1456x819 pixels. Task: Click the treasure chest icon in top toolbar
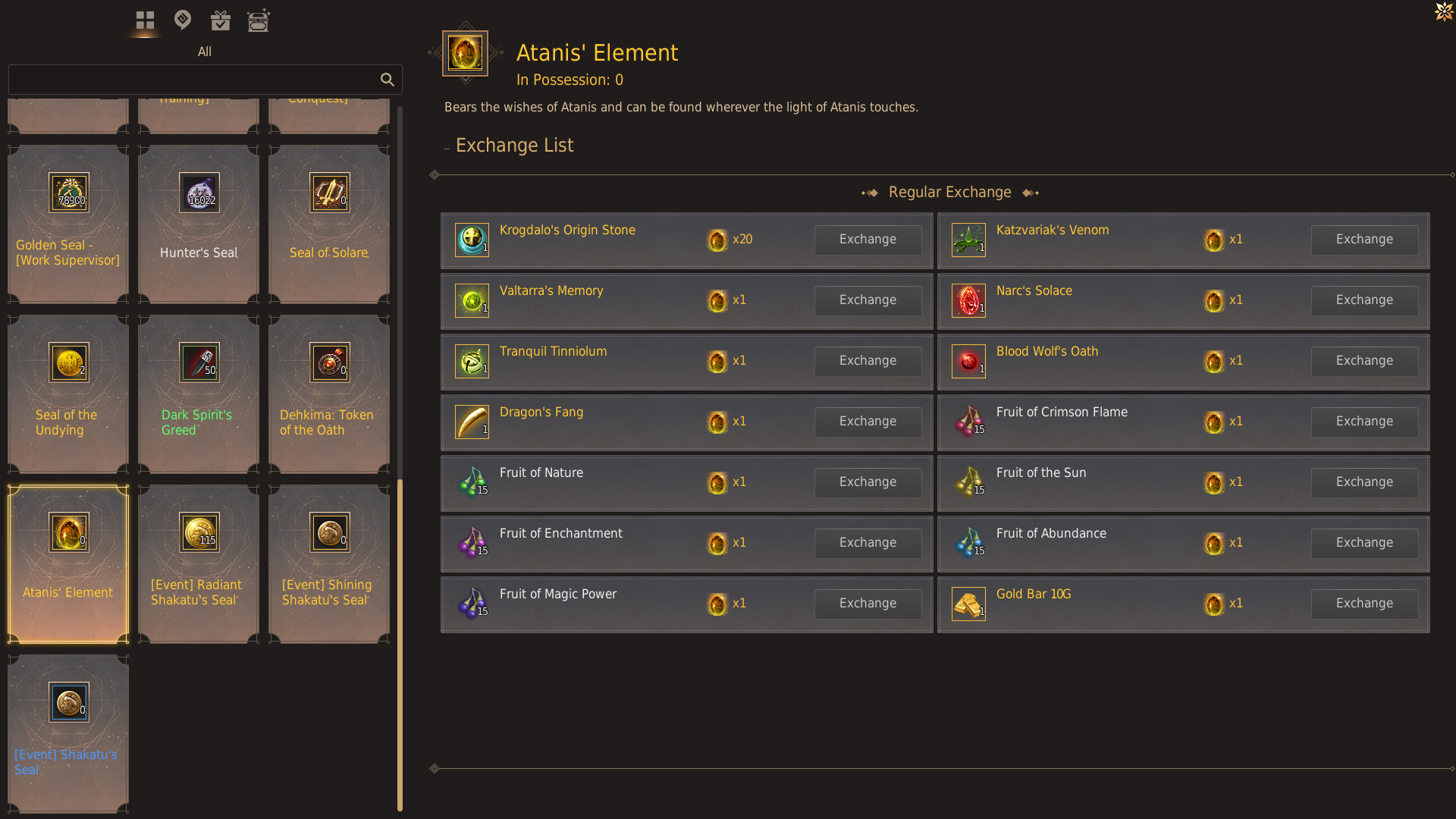pos(259,20)
